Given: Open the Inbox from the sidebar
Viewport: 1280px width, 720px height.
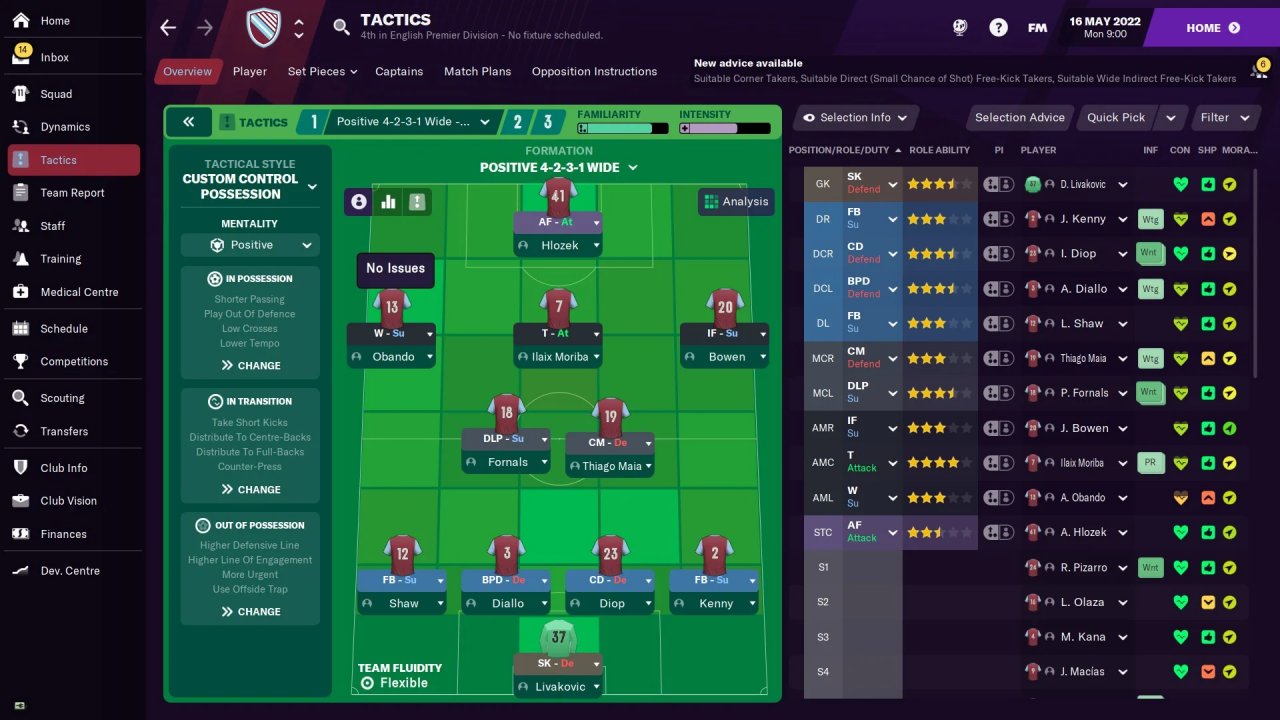Looking at the screenshot, I should pos(55,57).
